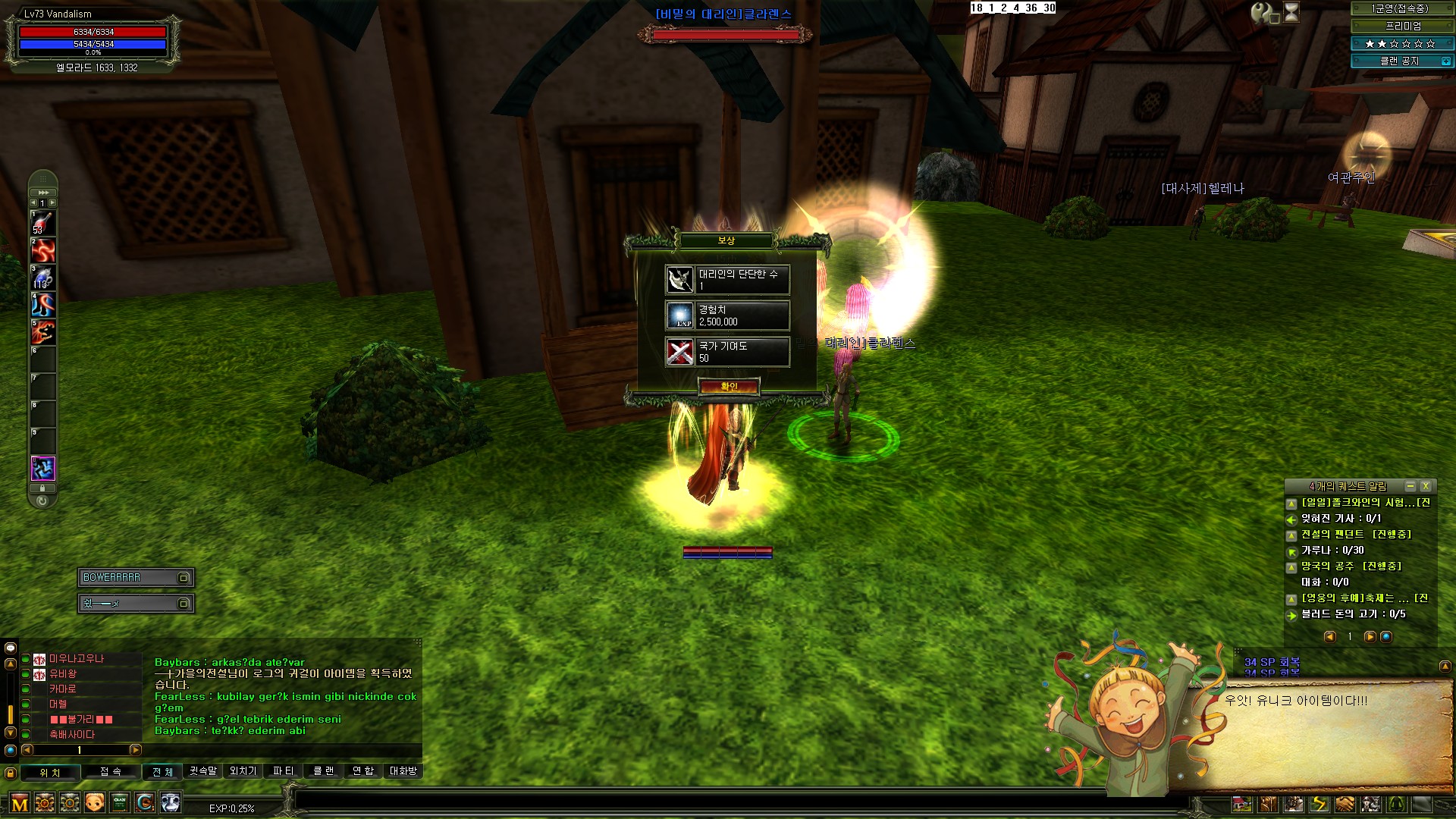Close the quest notification panel
Screen dimensions: 1456x819
pos(1426,486)
